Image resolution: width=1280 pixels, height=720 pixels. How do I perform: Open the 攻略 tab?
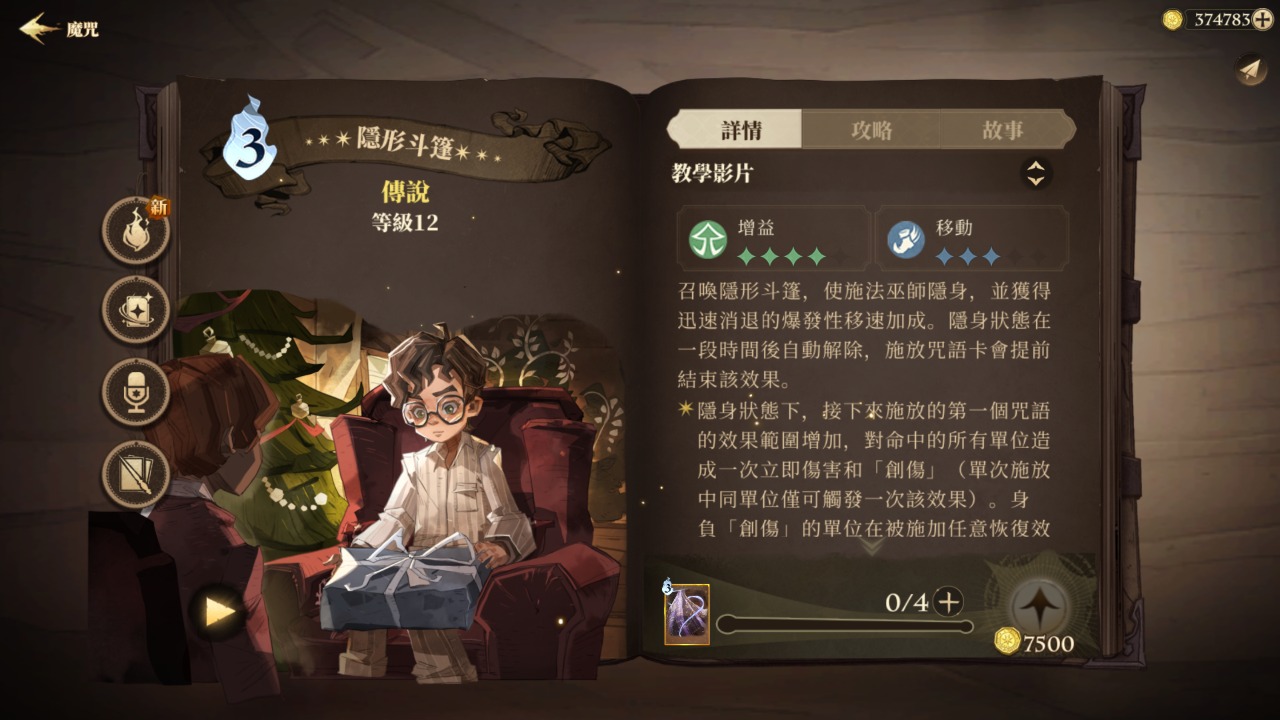click(871, 130)
